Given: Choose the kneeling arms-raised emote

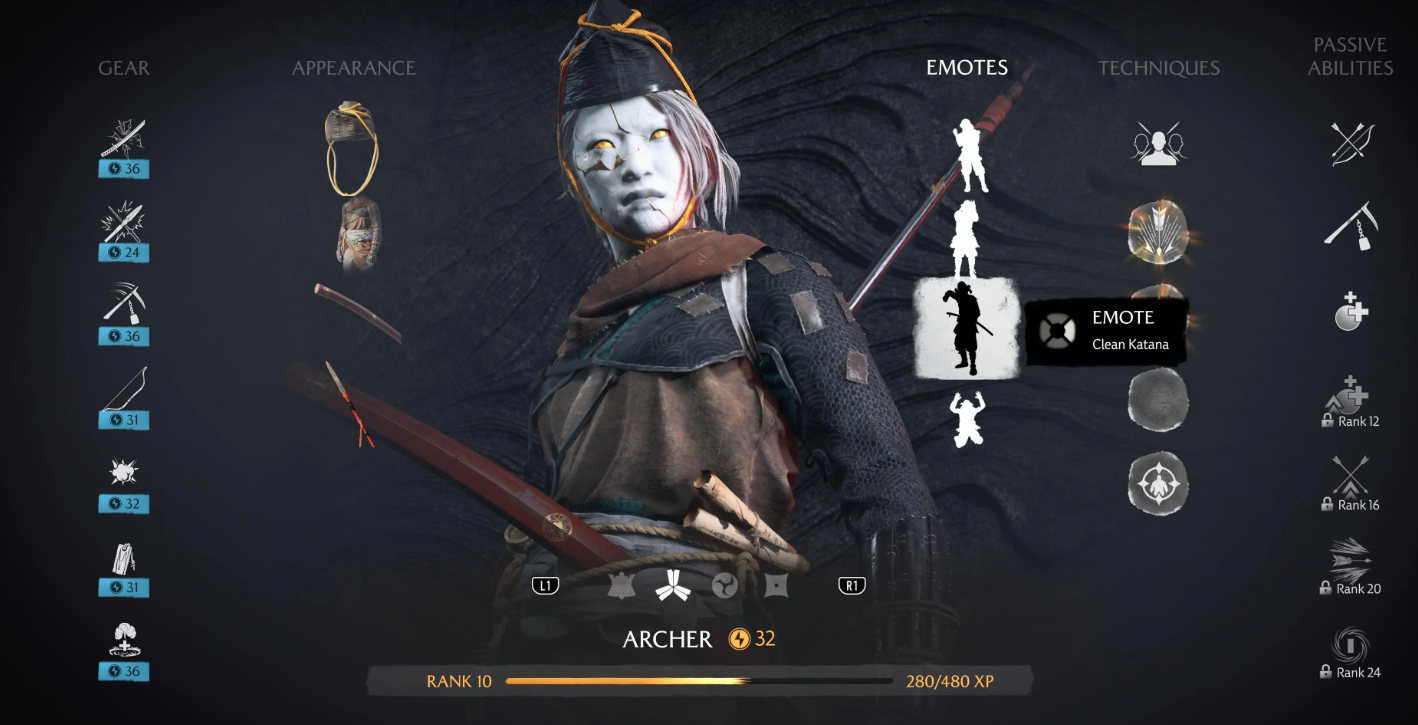Looking at the screenshot, I should [x=968, y=419].
